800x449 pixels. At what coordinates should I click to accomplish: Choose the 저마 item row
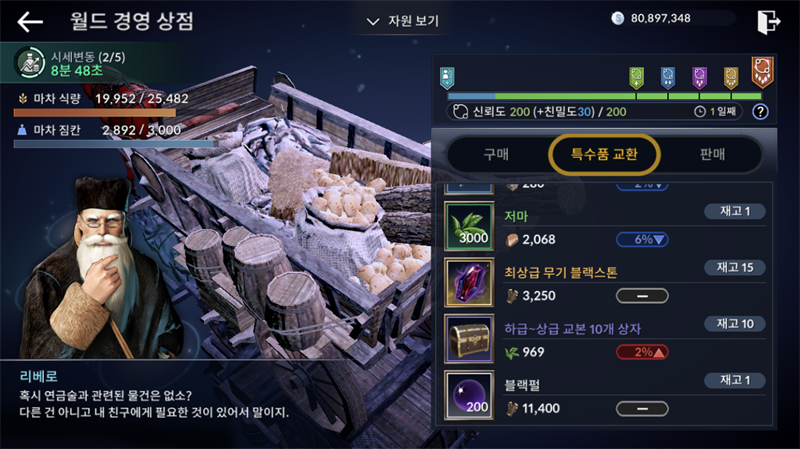pos(608,227)
